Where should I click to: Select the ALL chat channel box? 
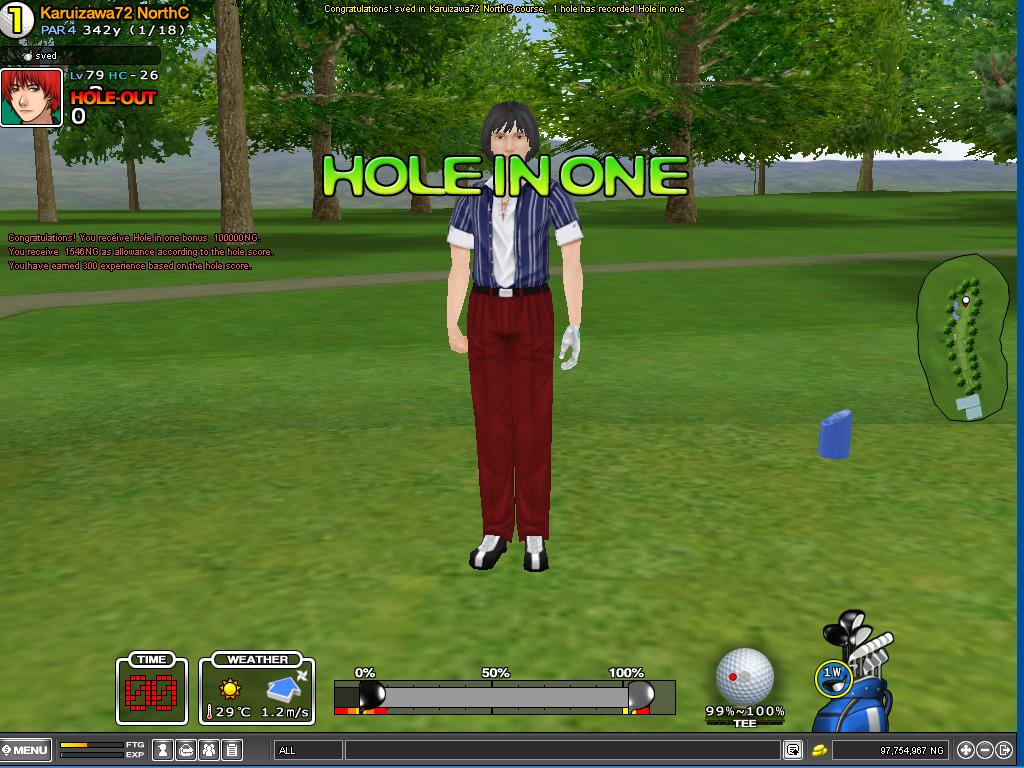click(x=308, y=750)
